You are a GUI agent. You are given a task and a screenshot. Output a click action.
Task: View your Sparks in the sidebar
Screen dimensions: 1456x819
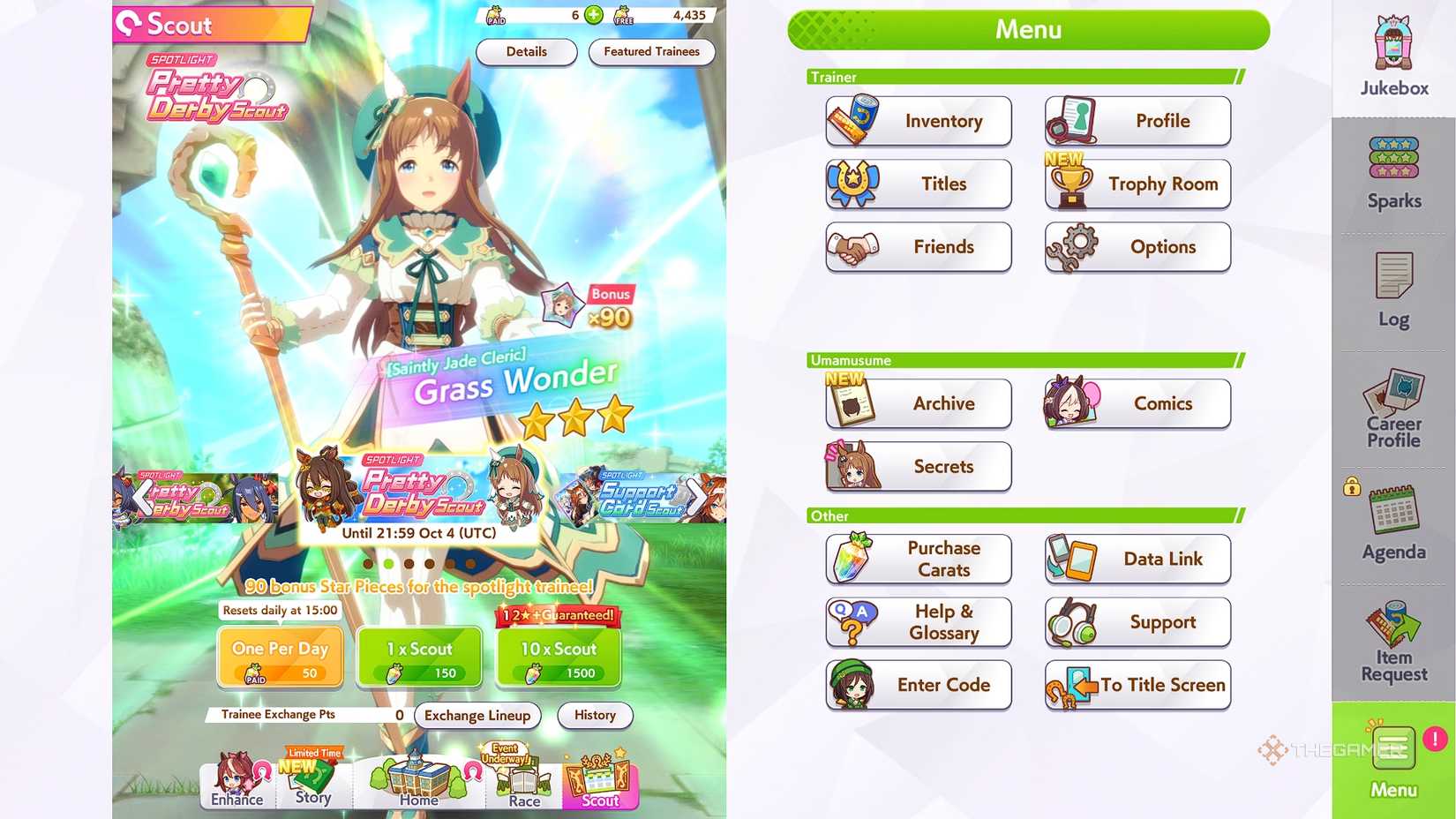(x=1392, y=172)
